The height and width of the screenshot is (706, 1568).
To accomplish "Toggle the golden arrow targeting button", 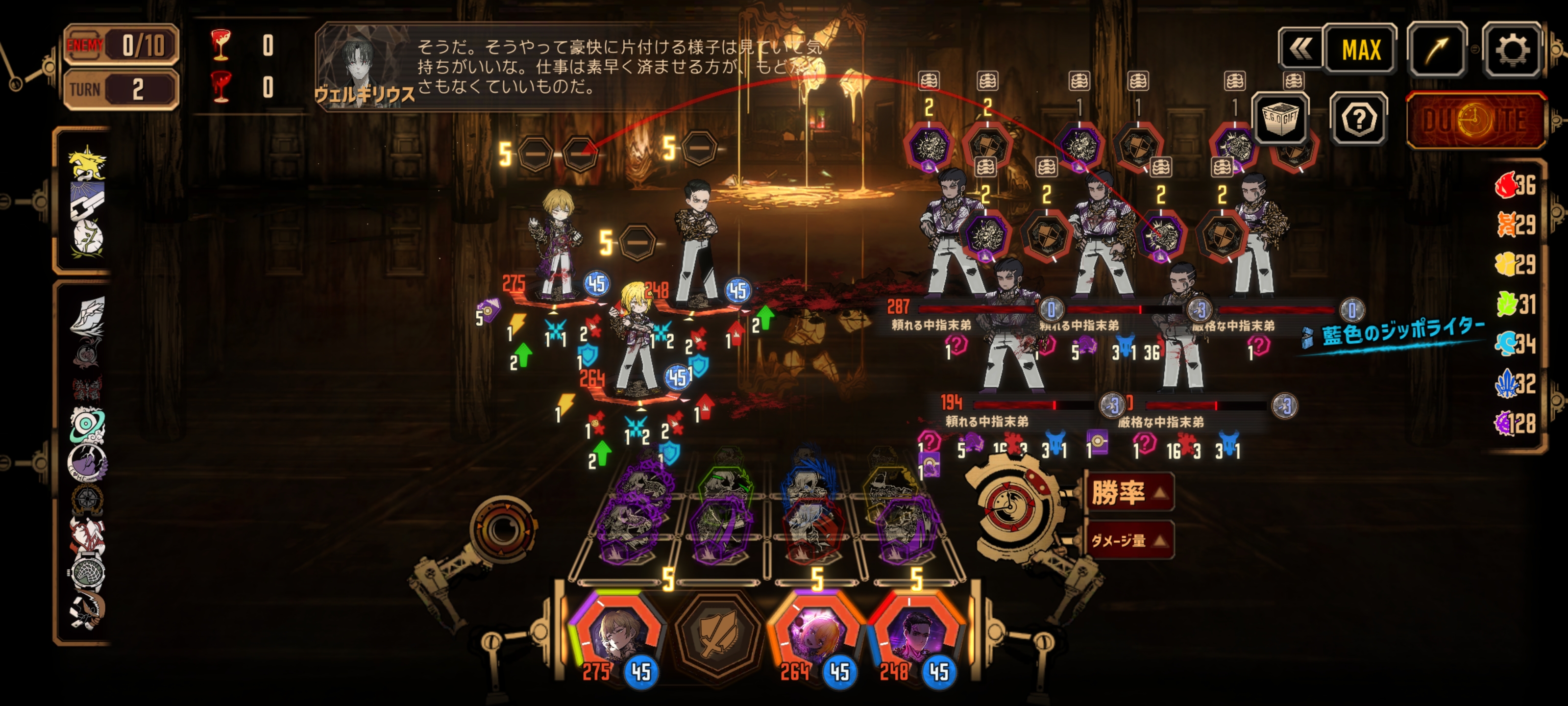I will tap(1437, 50).
